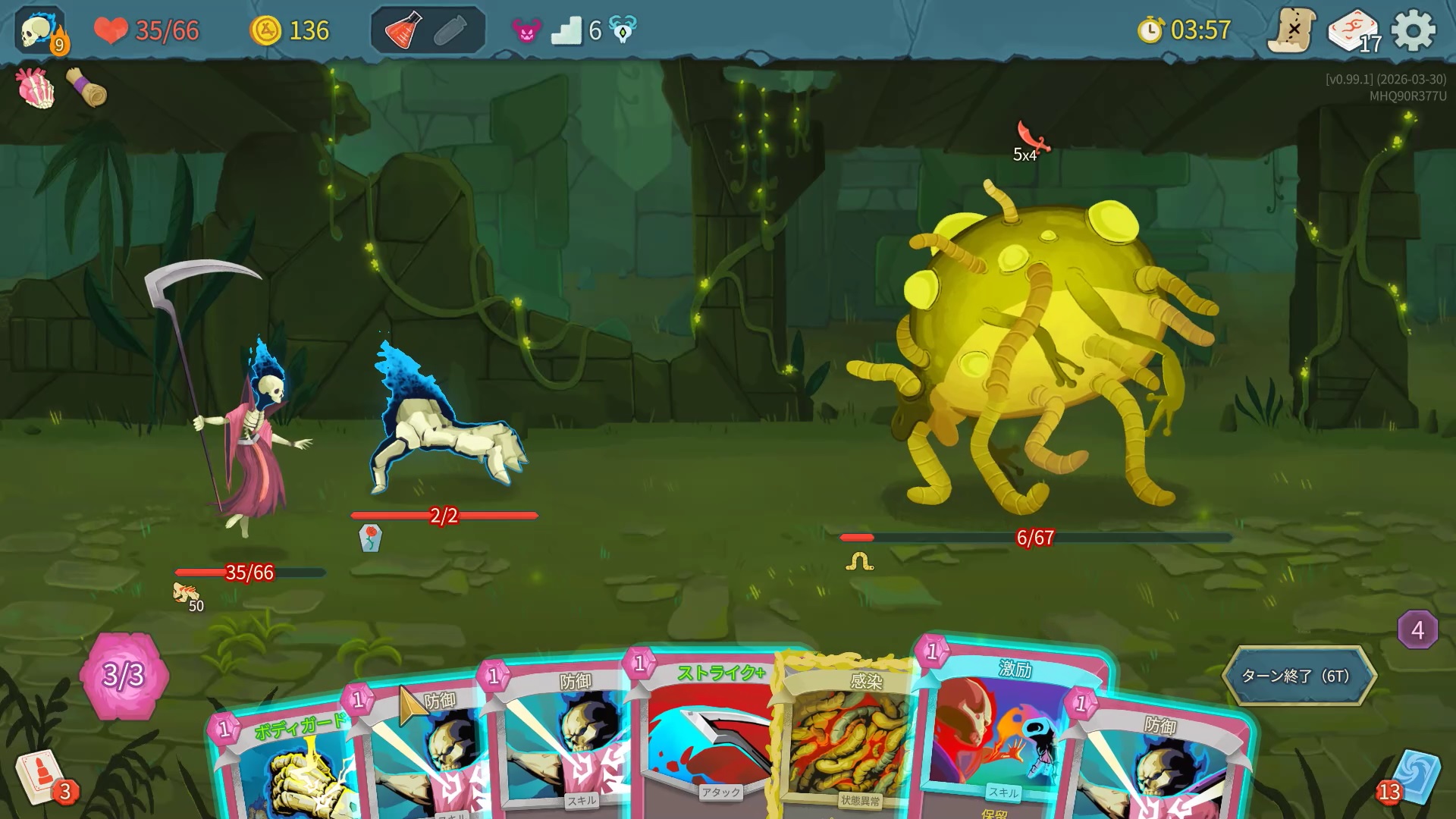Image resolution: width=1456 pixels, height=819 pixels.
Task: Inspect the purple demon ascension icon
Action: pyautogui.click(x=526, y=31)
